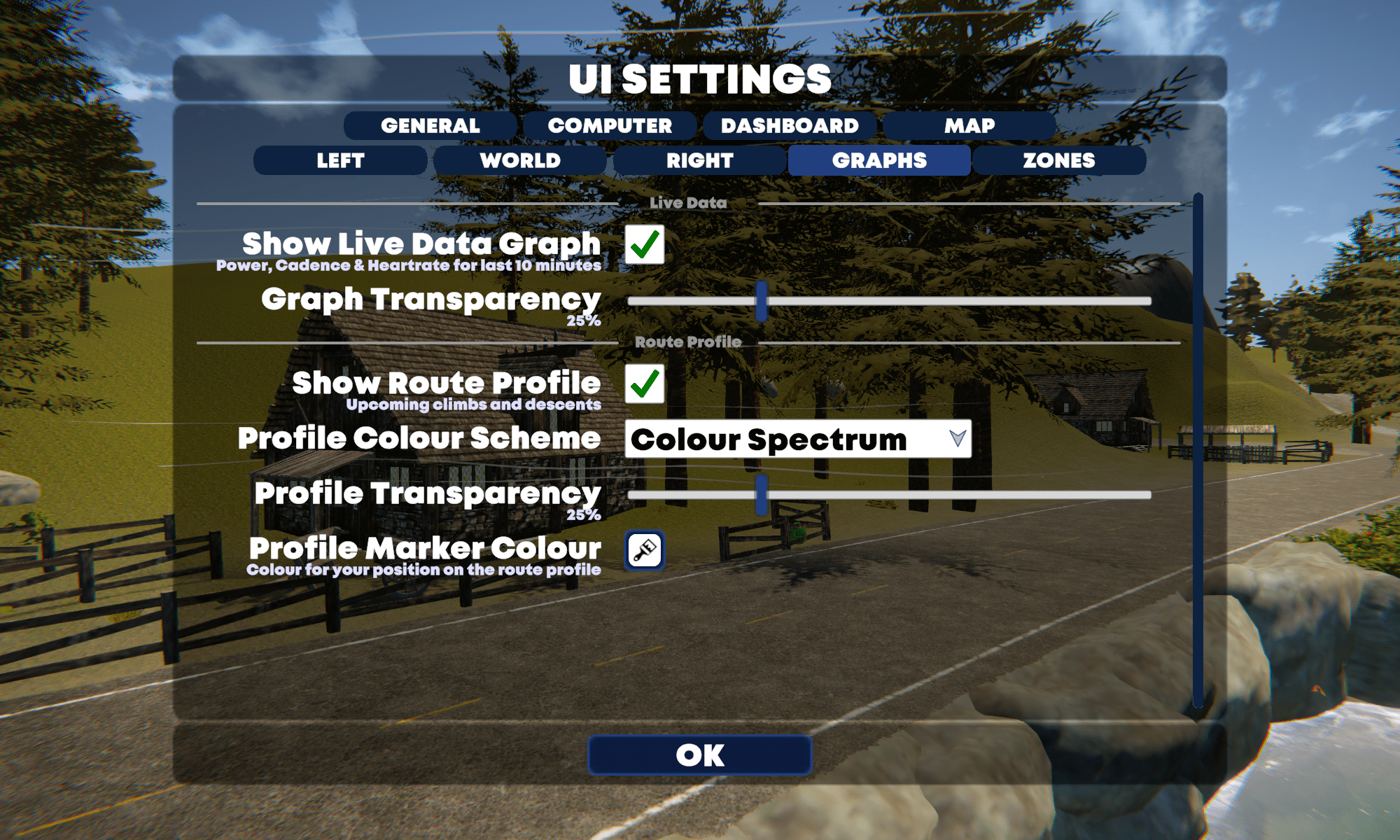
Task: Select the Dashboard tab
Action: [x=790, y=126]
